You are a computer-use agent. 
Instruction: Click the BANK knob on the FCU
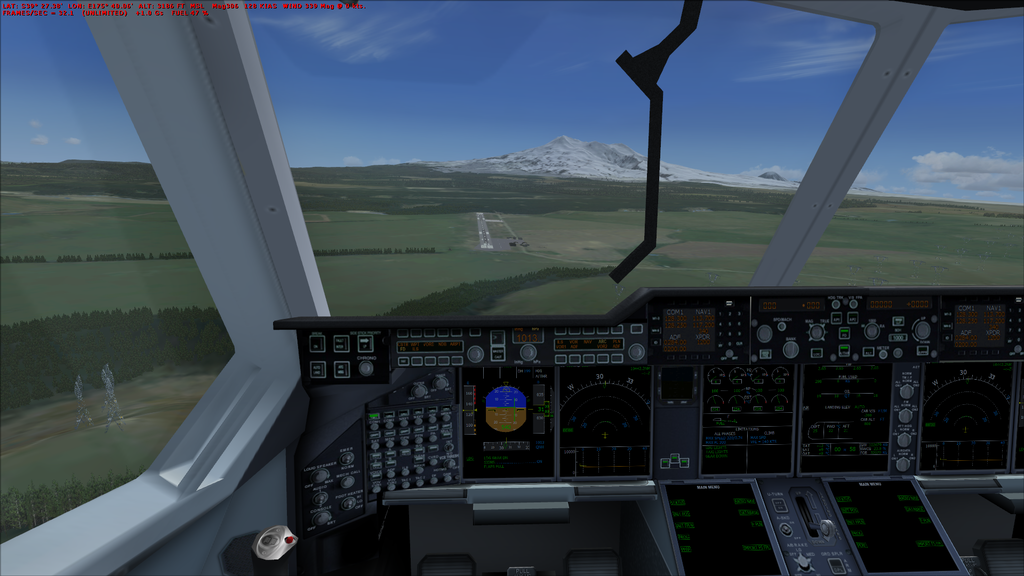click(x=790, y=349)
